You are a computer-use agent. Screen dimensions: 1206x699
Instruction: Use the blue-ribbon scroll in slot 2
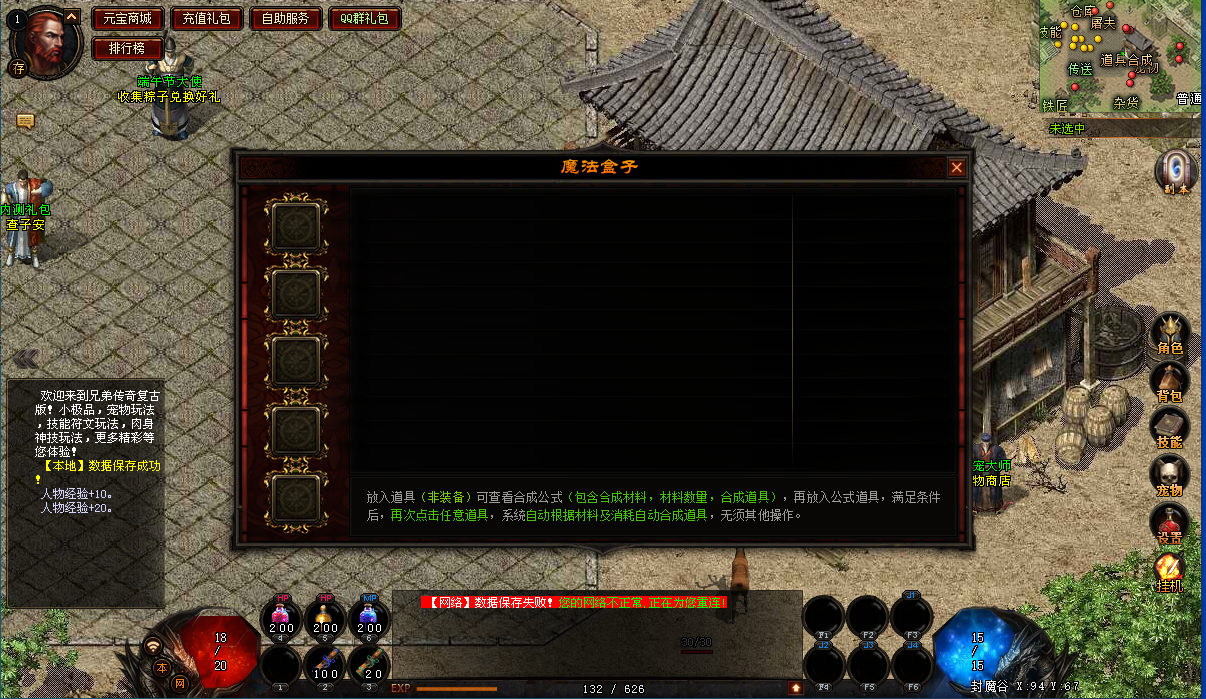326,664
